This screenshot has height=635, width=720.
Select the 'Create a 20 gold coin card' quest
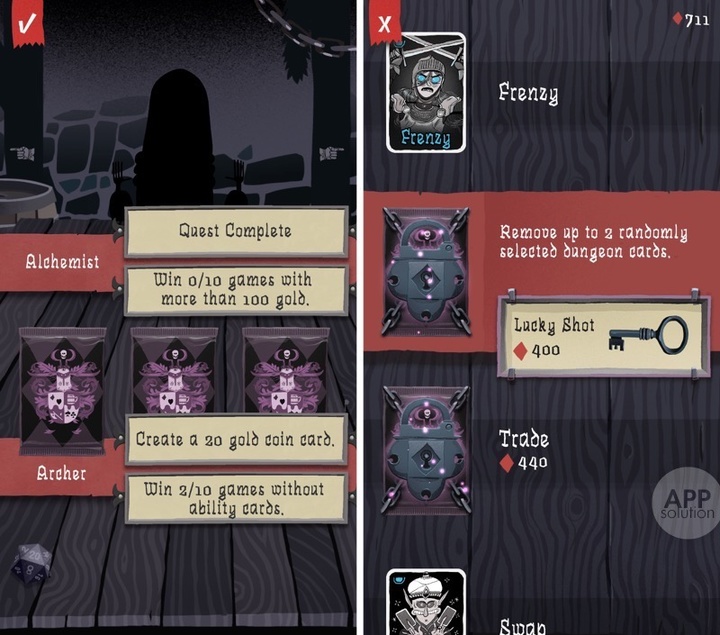coord(235,440)
